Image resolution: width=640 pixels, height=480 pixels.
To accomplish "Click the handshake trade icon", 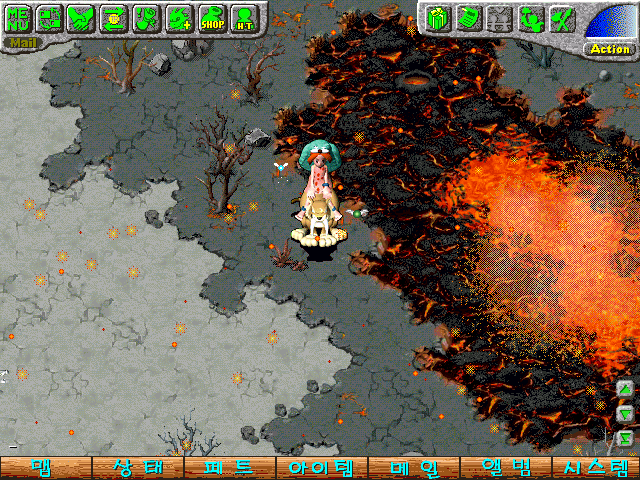I will [x=81, y=17].
